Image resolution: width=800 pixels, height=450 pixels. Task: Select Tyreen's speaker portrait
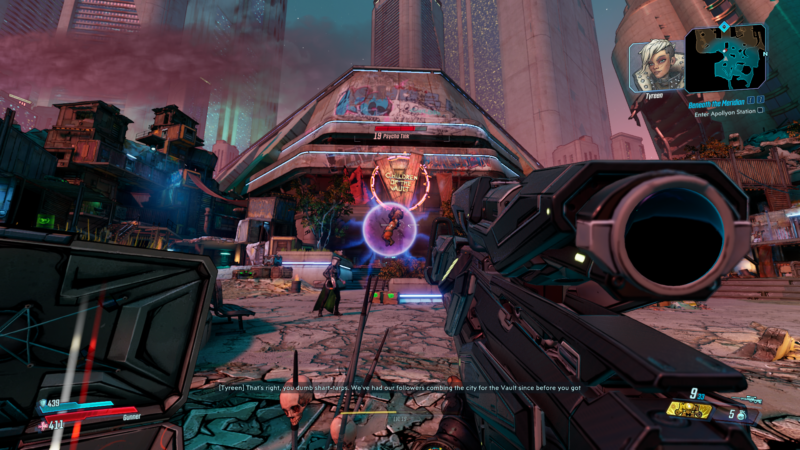(657, 64)
